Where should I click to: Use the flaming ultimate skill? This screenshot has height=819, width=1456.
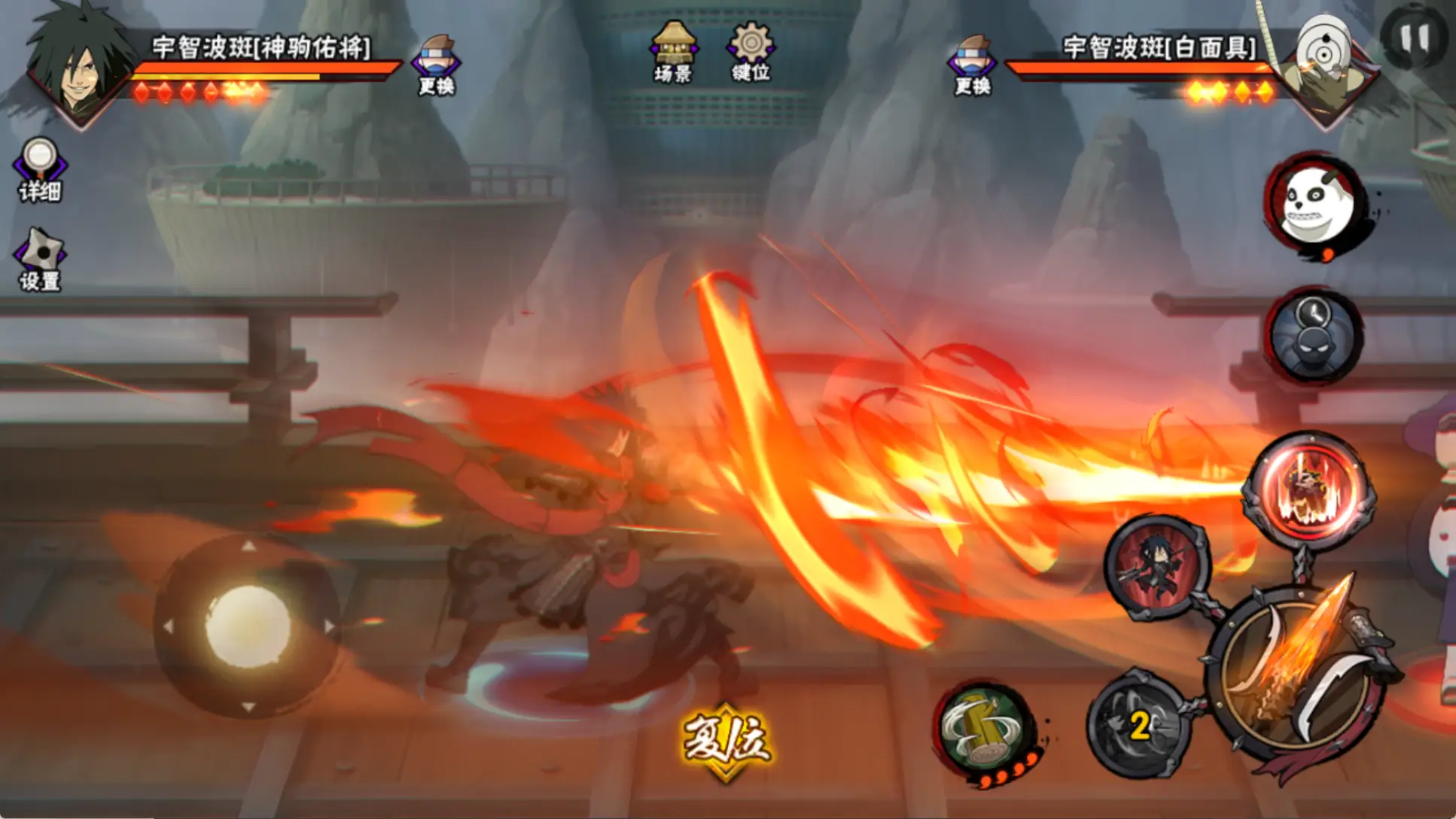[1310, 489]
